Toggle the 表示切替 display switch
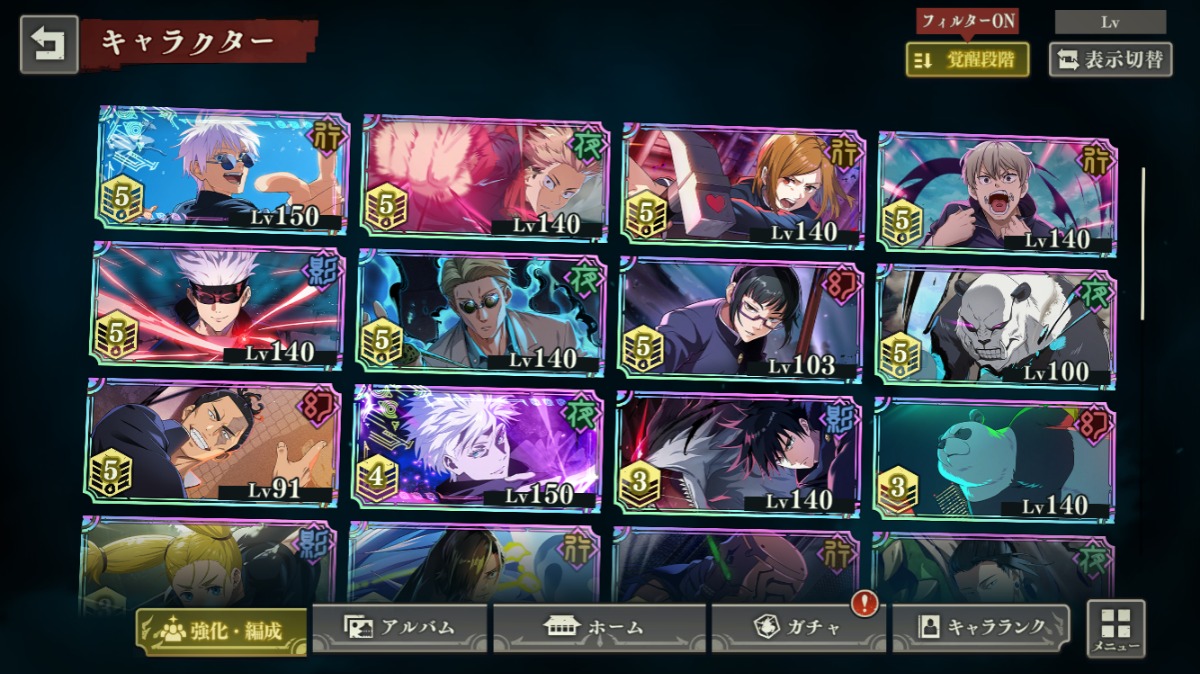 click(1109, 60)
